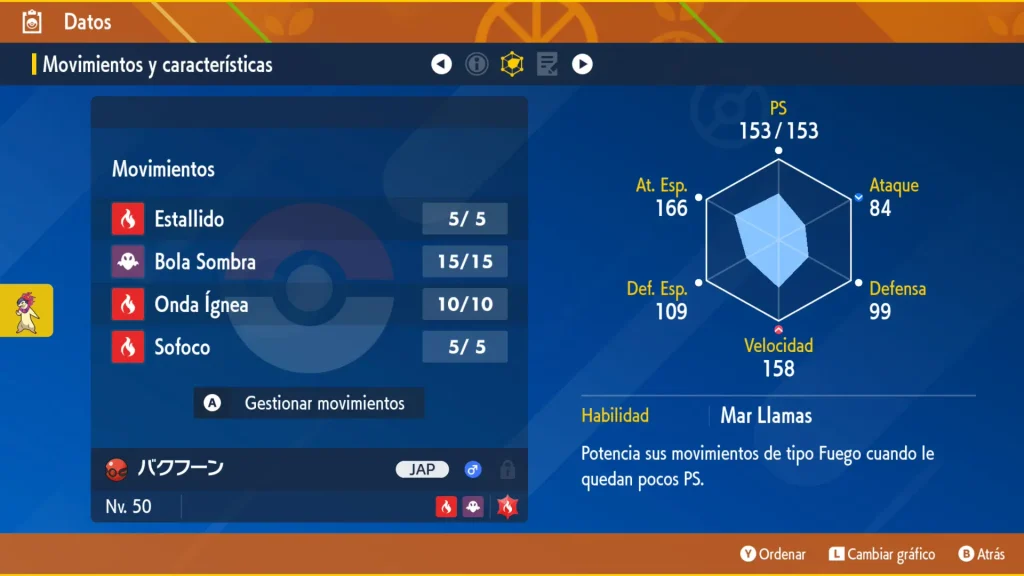The height and width of the screenshot is (576, 1024).
Task: Select the Onda Ígnea move
Action: coord(309,304)
